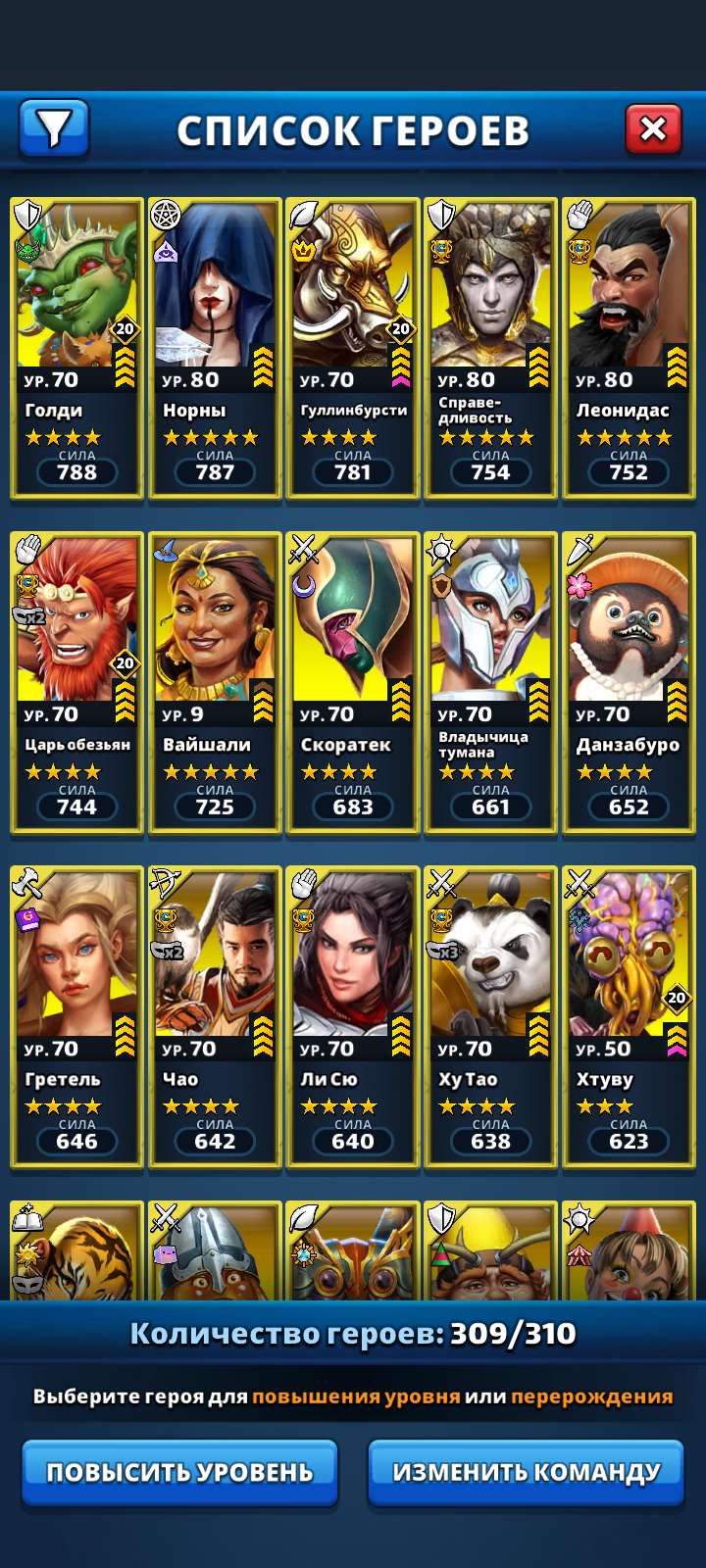The width and height of the screenshot is (706, 1568).
Task: Close the hero list window
Action: point(653,128)
